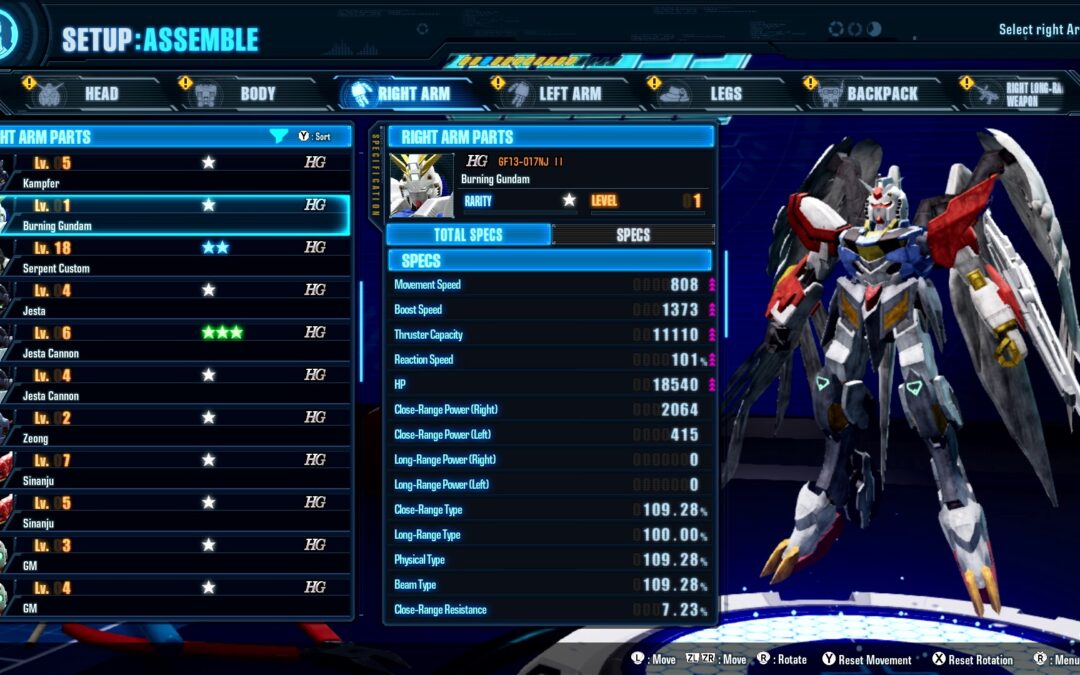Select the Kampfer right arm part

click(x=175, y=171)
